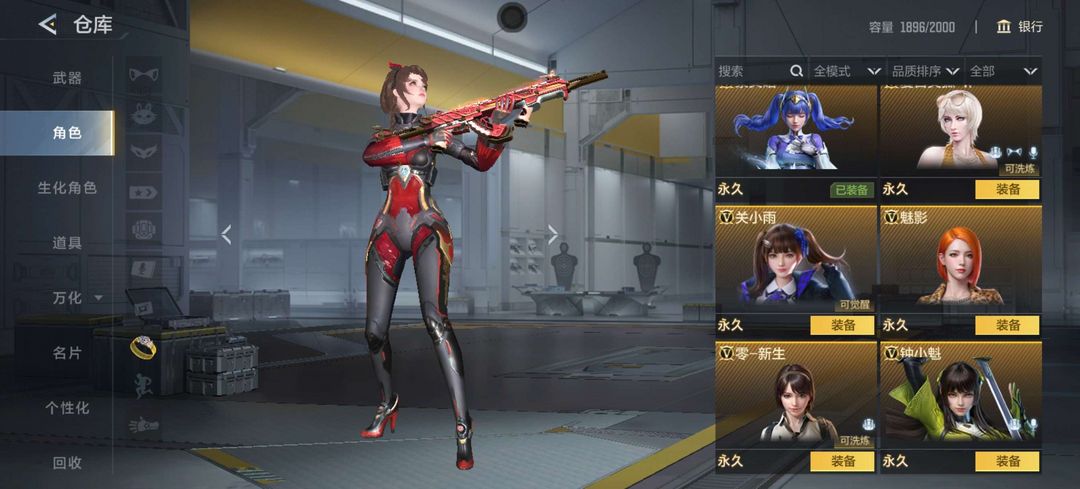Viewport: 1080px width, 489px height.
Task: Open the 全模式 mode dropdown
Action: [846, 71]
